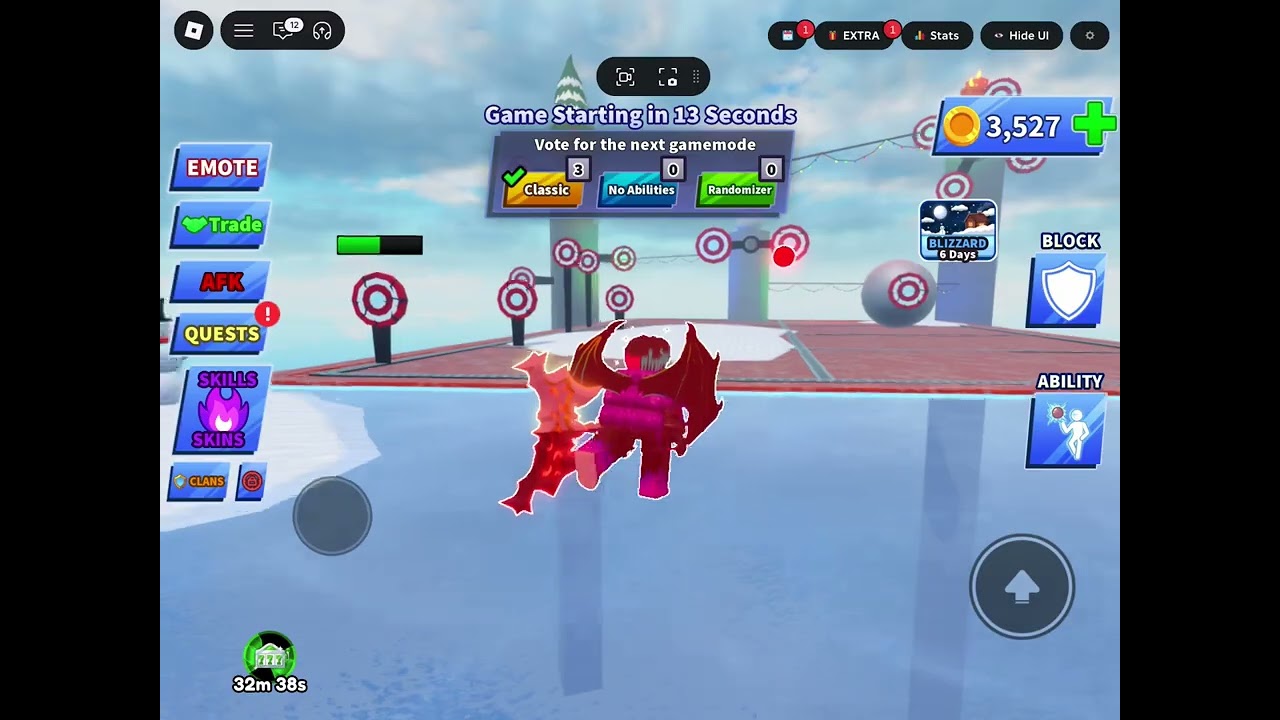Buy more coins with the green plus
The image size is (1280, 720).
point(1093,125)
